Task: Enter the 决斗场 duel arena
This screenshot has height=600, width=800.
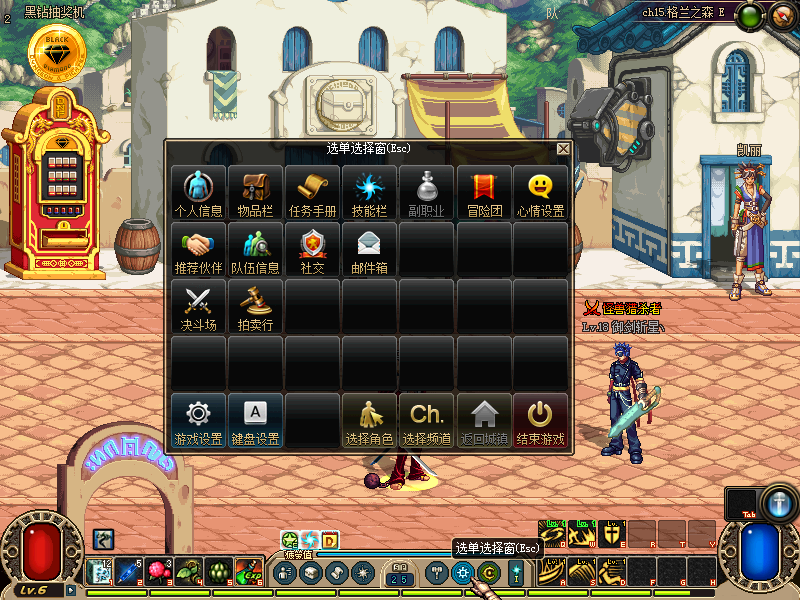Action: (x=198, y=306)
